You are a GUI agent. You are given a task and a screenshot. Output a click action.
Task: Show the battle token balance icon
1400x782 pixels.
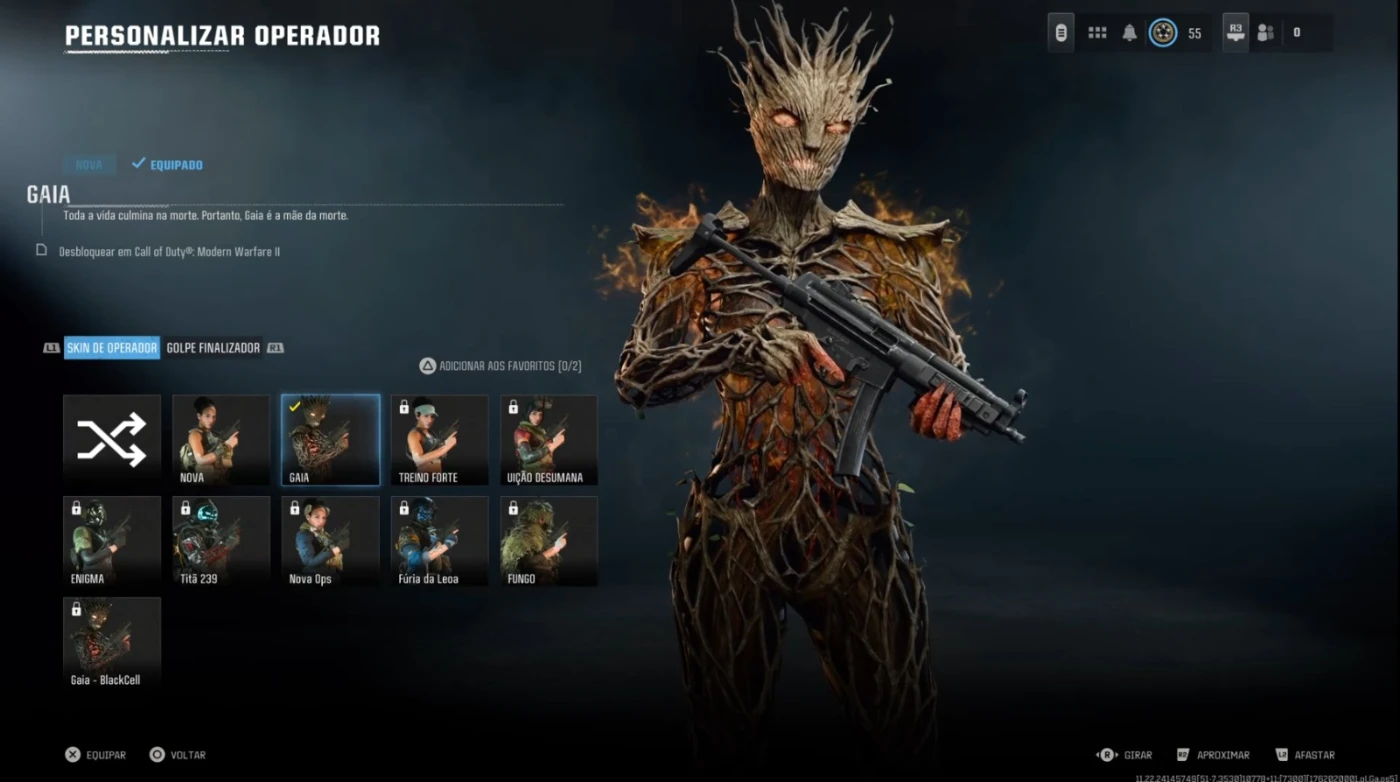(1162, 33)
